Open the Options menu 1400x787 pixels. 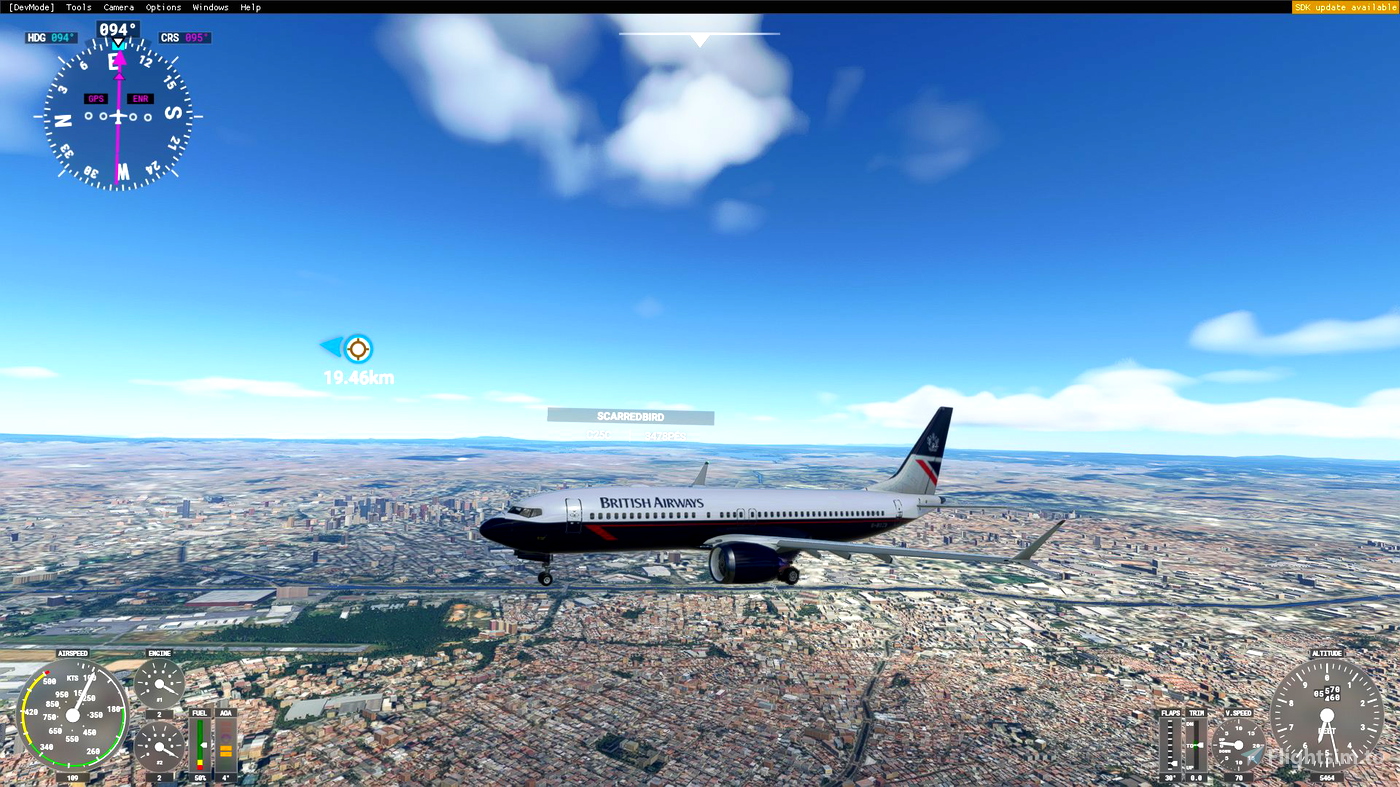tap(162, 6)
